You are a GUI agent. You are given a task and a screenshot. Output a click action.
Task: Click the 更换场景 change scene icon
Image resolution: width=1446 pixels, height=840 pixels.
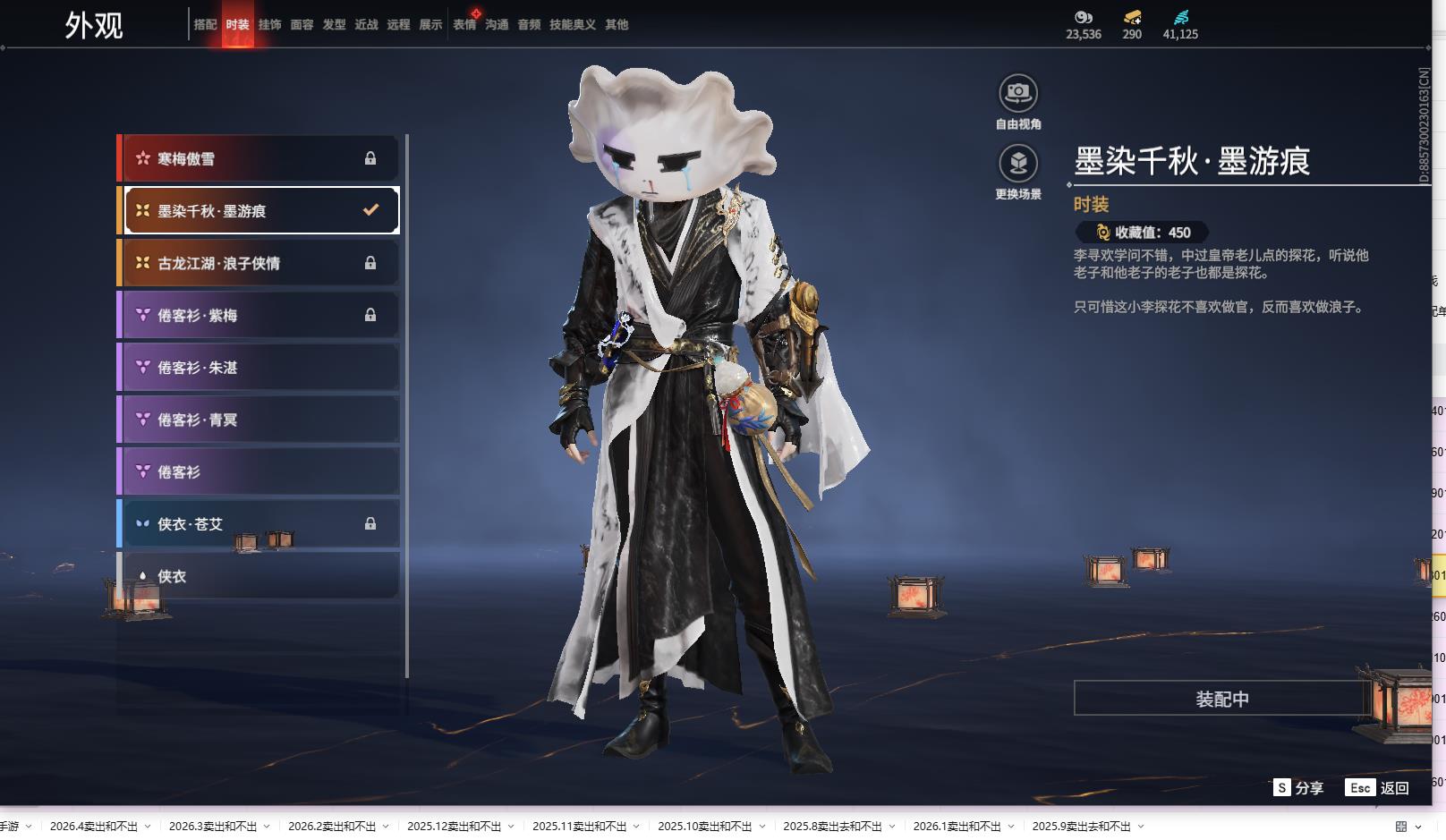(x=1018, y=164)
